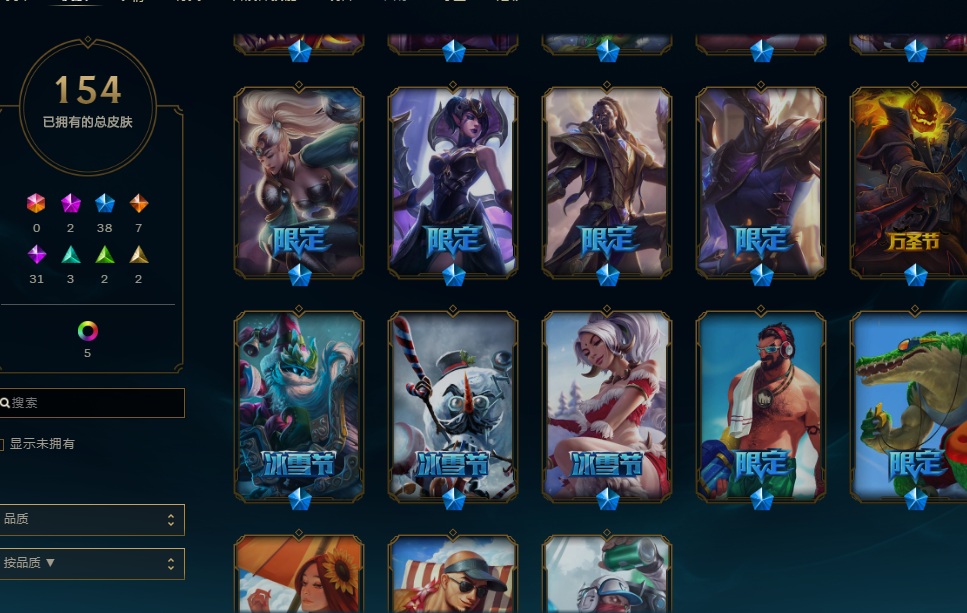Viewport: 967px width, 613px height.
Task: Pick the dark purple armored limited skin card
Action: (761, 182)
